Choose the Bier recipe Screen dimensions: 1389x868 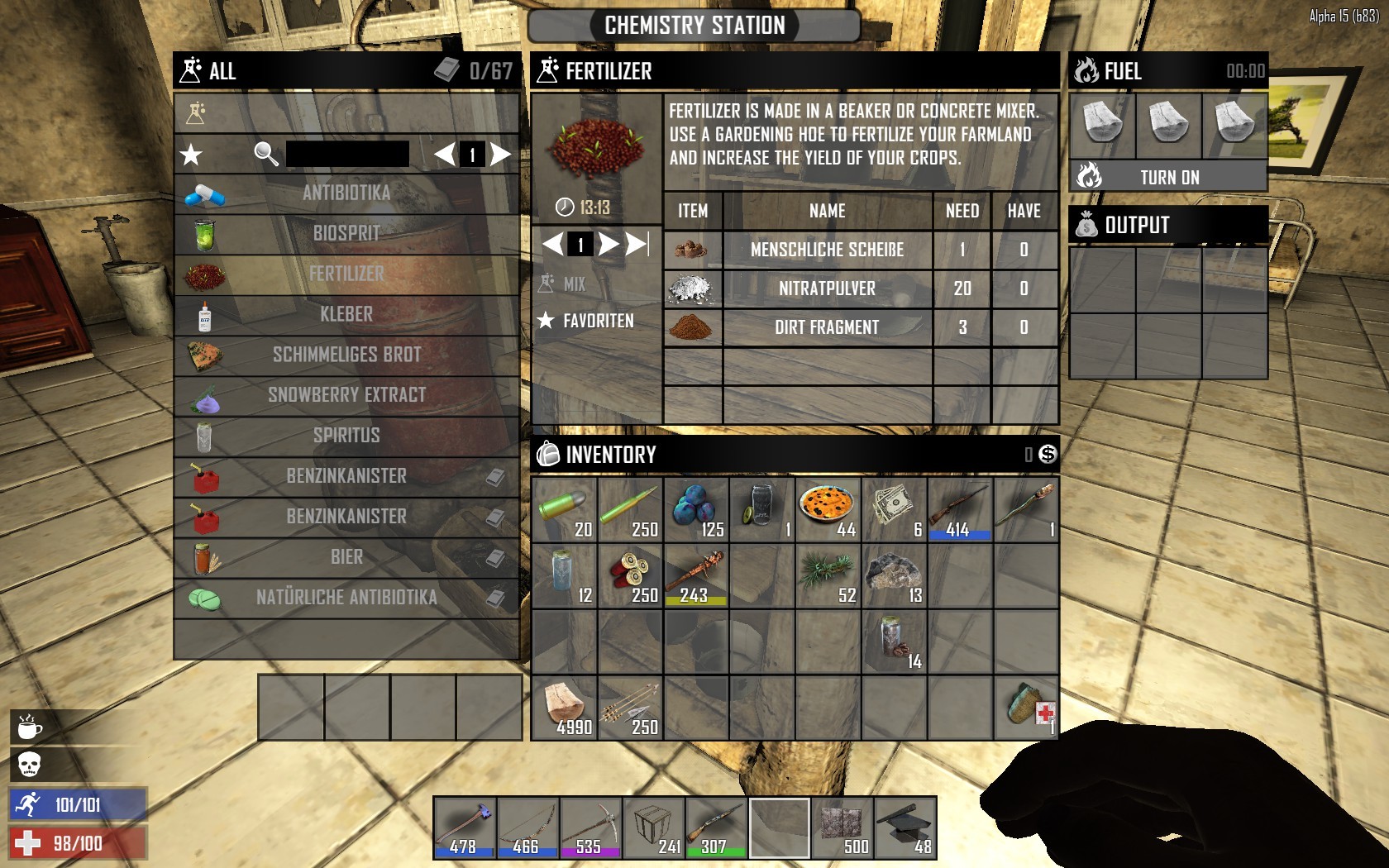[346, 557]
